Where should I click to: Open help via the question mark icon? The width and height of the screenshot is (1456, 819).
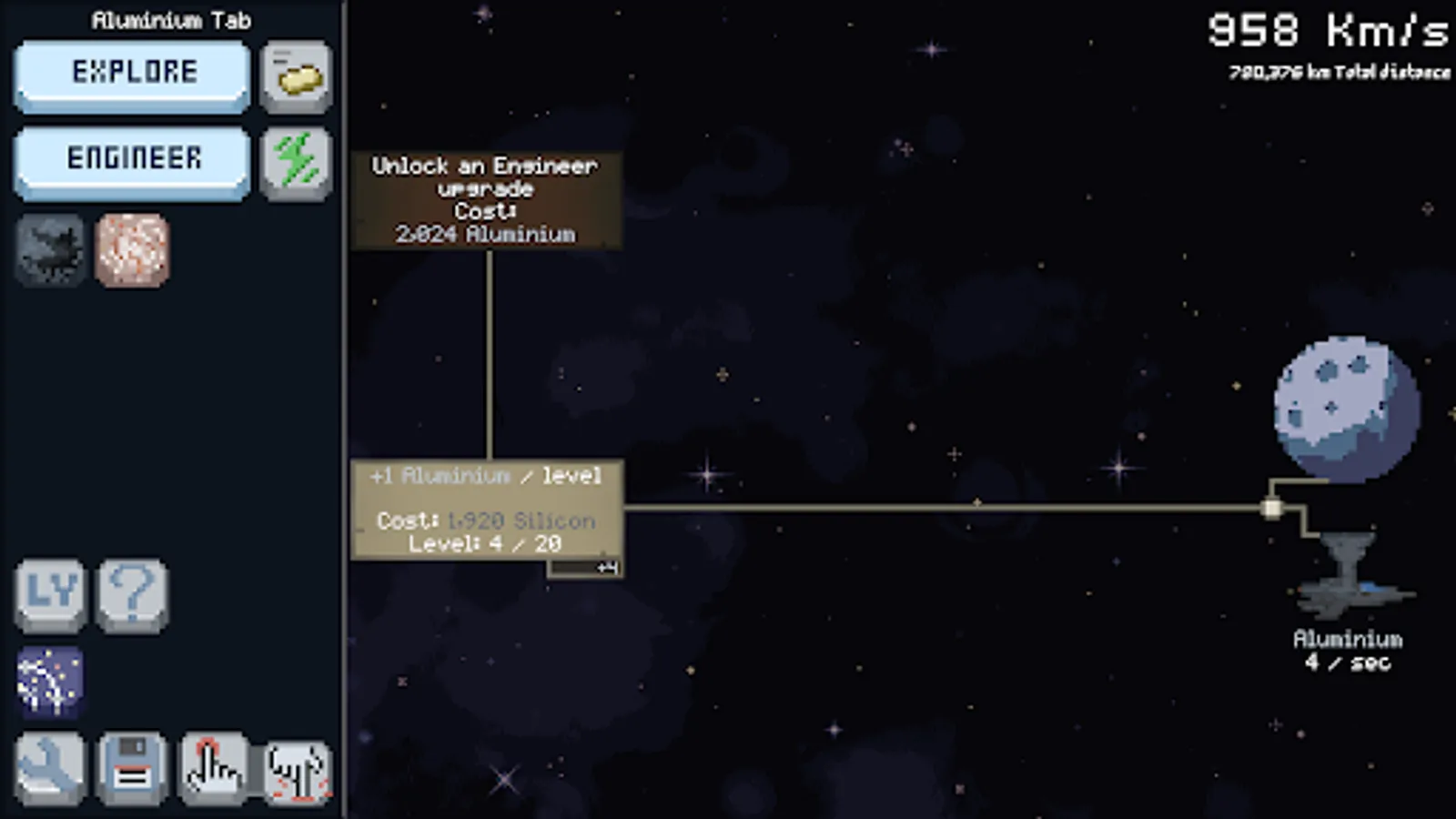(132, 596)
